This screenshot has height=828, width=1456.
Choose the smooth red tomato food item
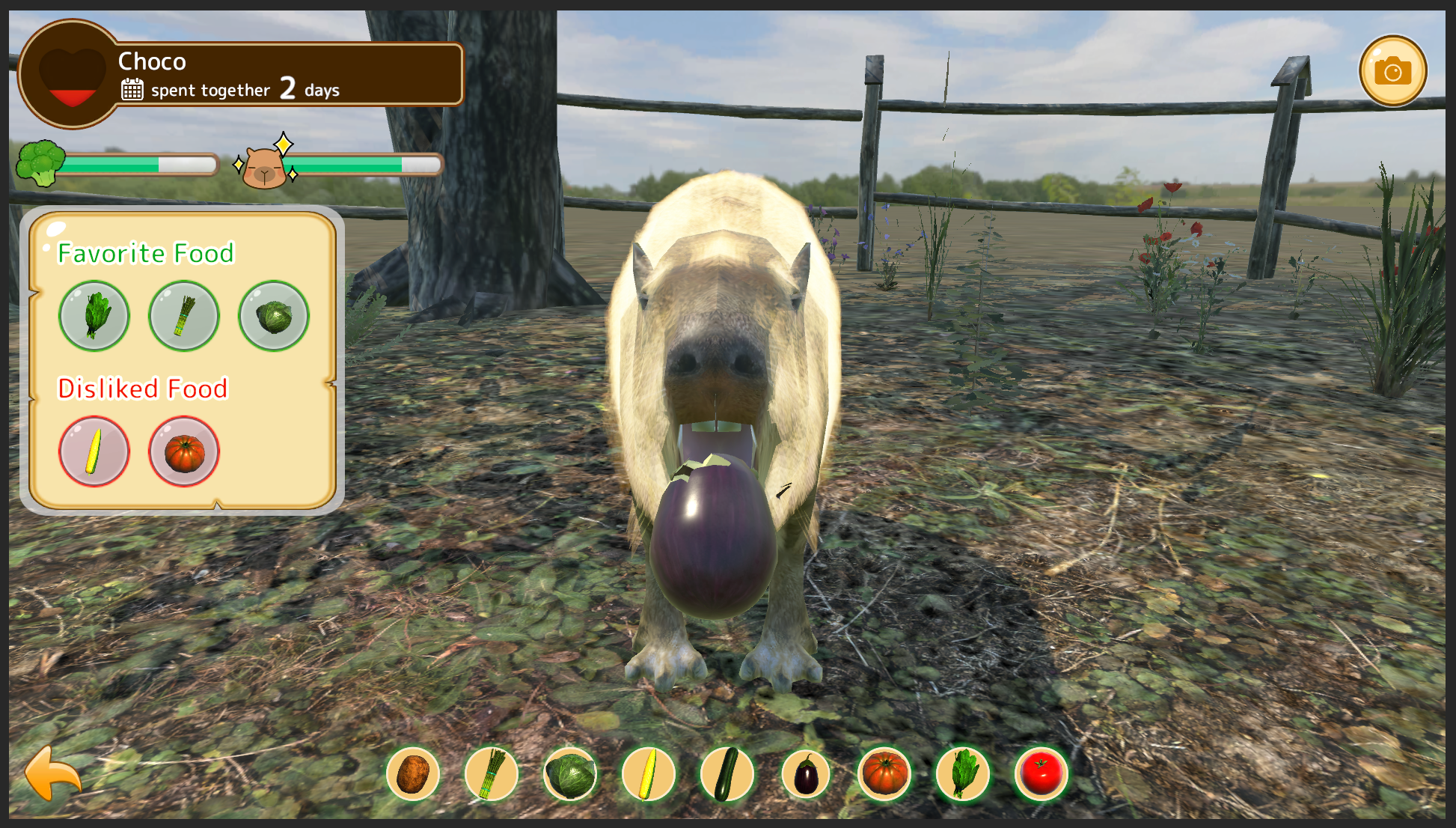[1041, 774]
